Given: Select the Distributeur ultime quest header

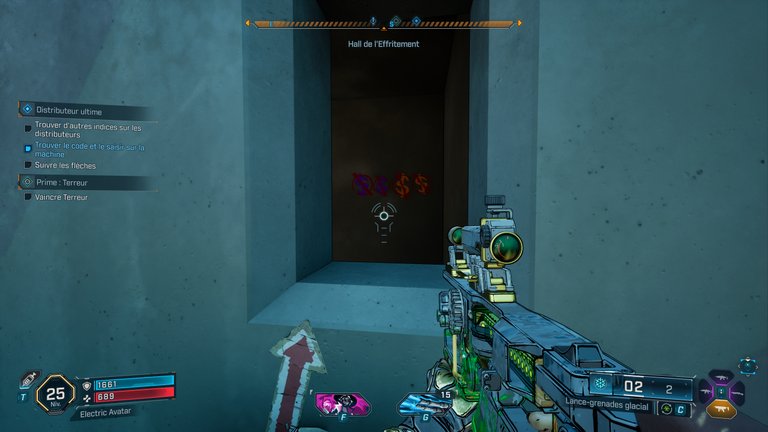Looking at the screenshot, I should [68, 111].
